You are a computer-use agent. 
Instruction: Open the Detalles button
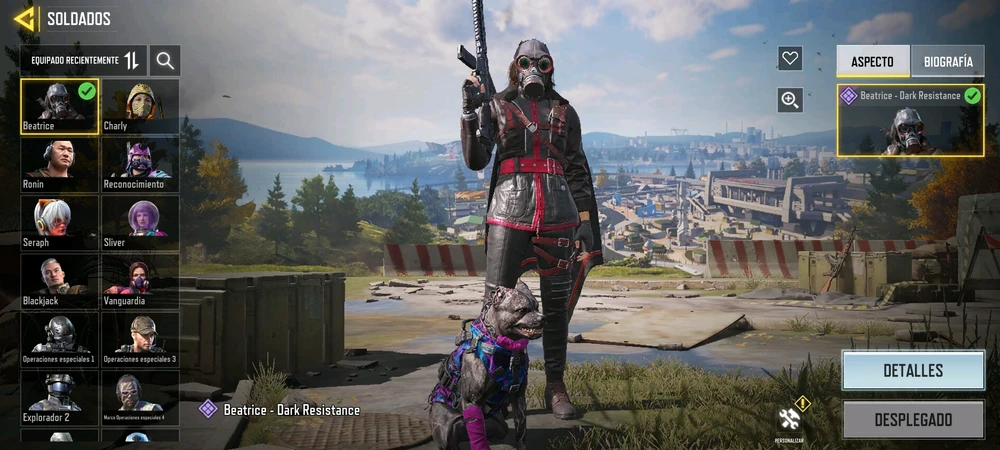pyautogui.click(x=912, y=370)
